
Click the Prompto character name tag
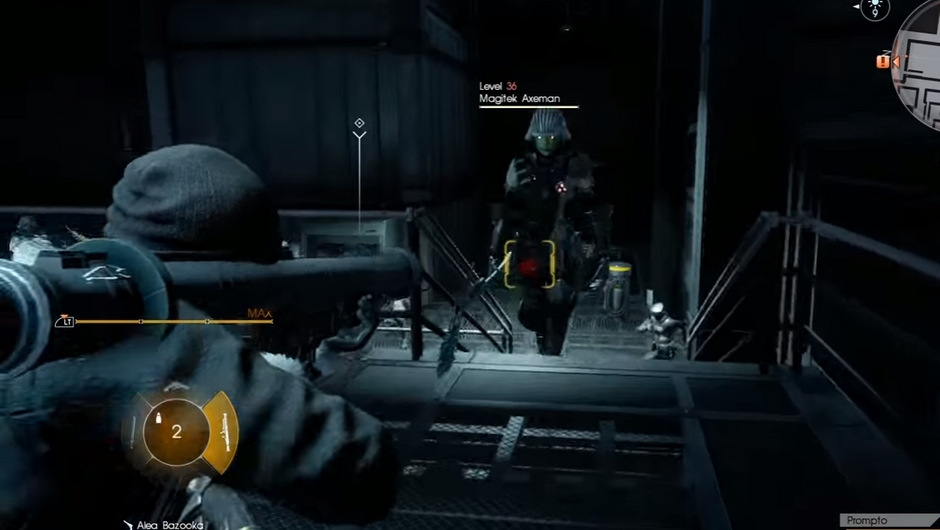(x=866, y=521)
